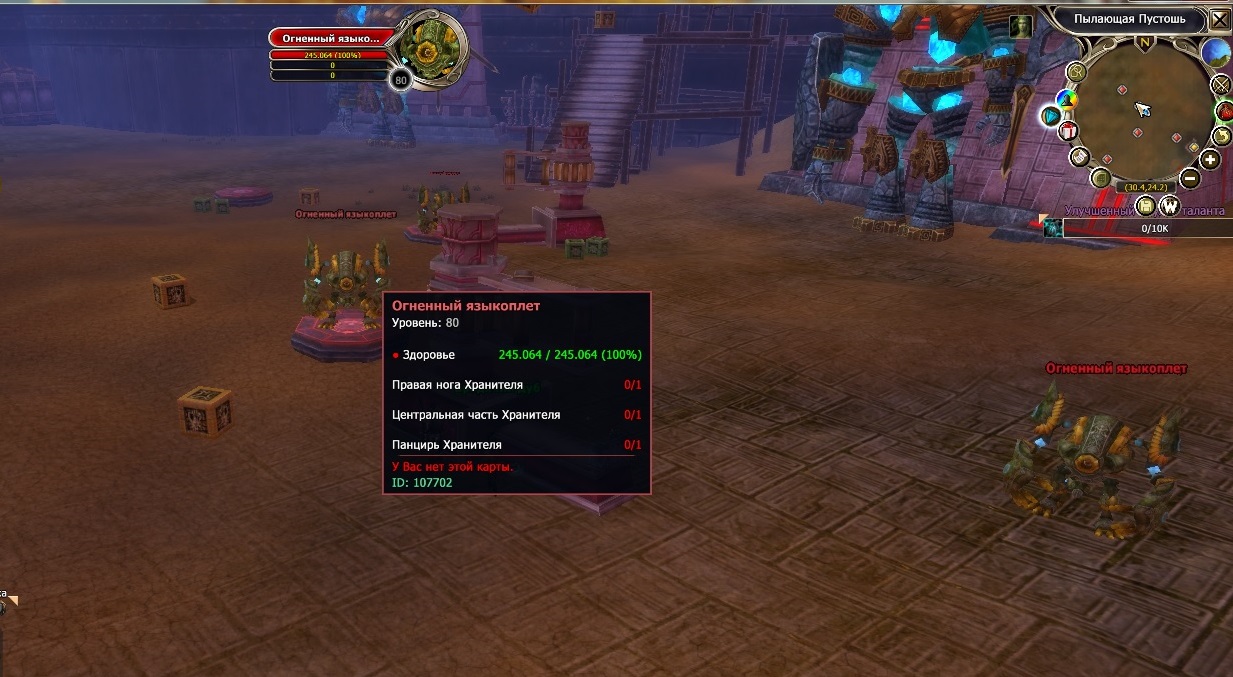The image size is (1233, 677).
Task: Click the yellow return arrow minimap icon
Action: point(1221,136)
